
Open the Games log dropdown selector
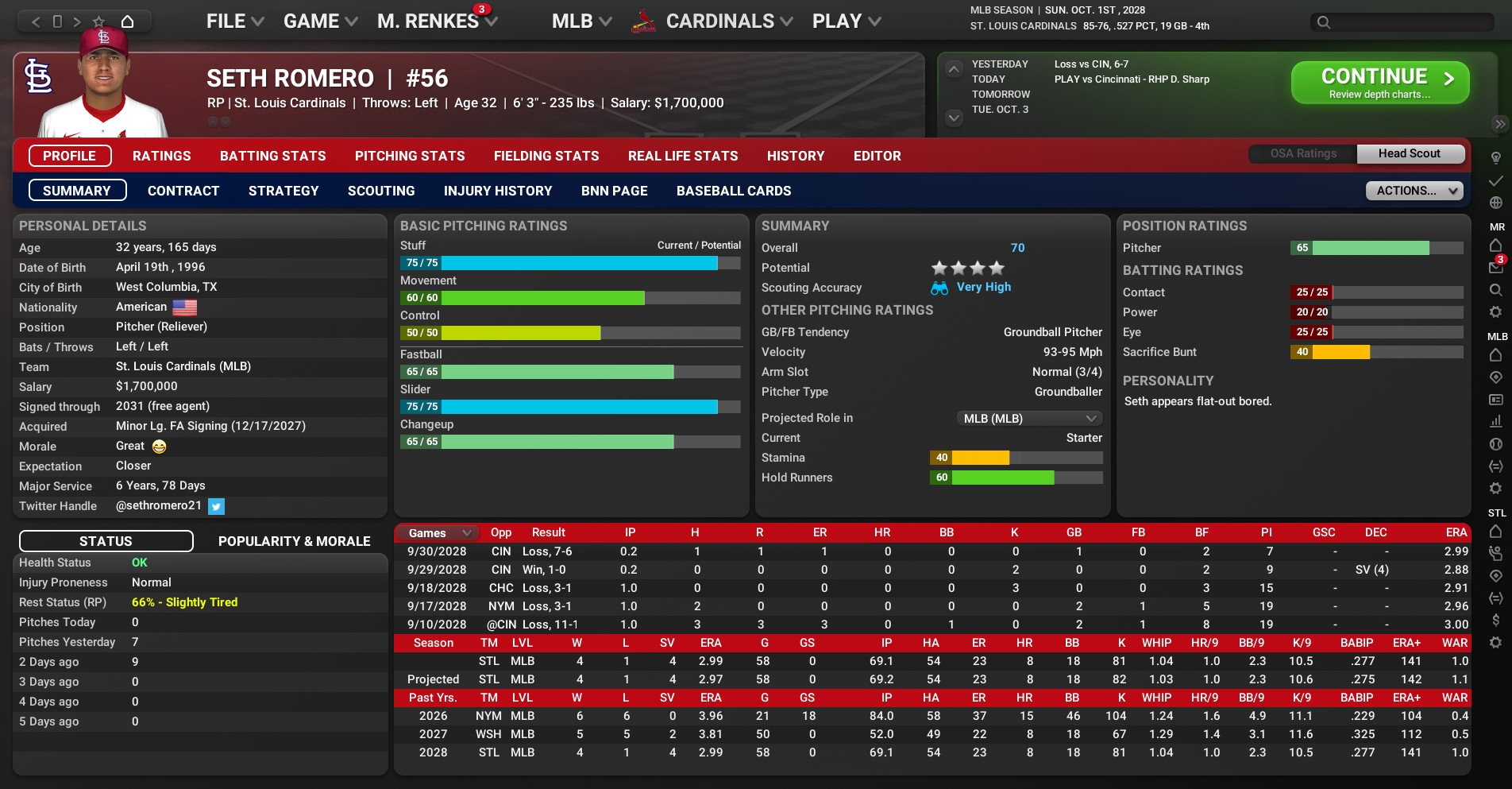point(439,533)
